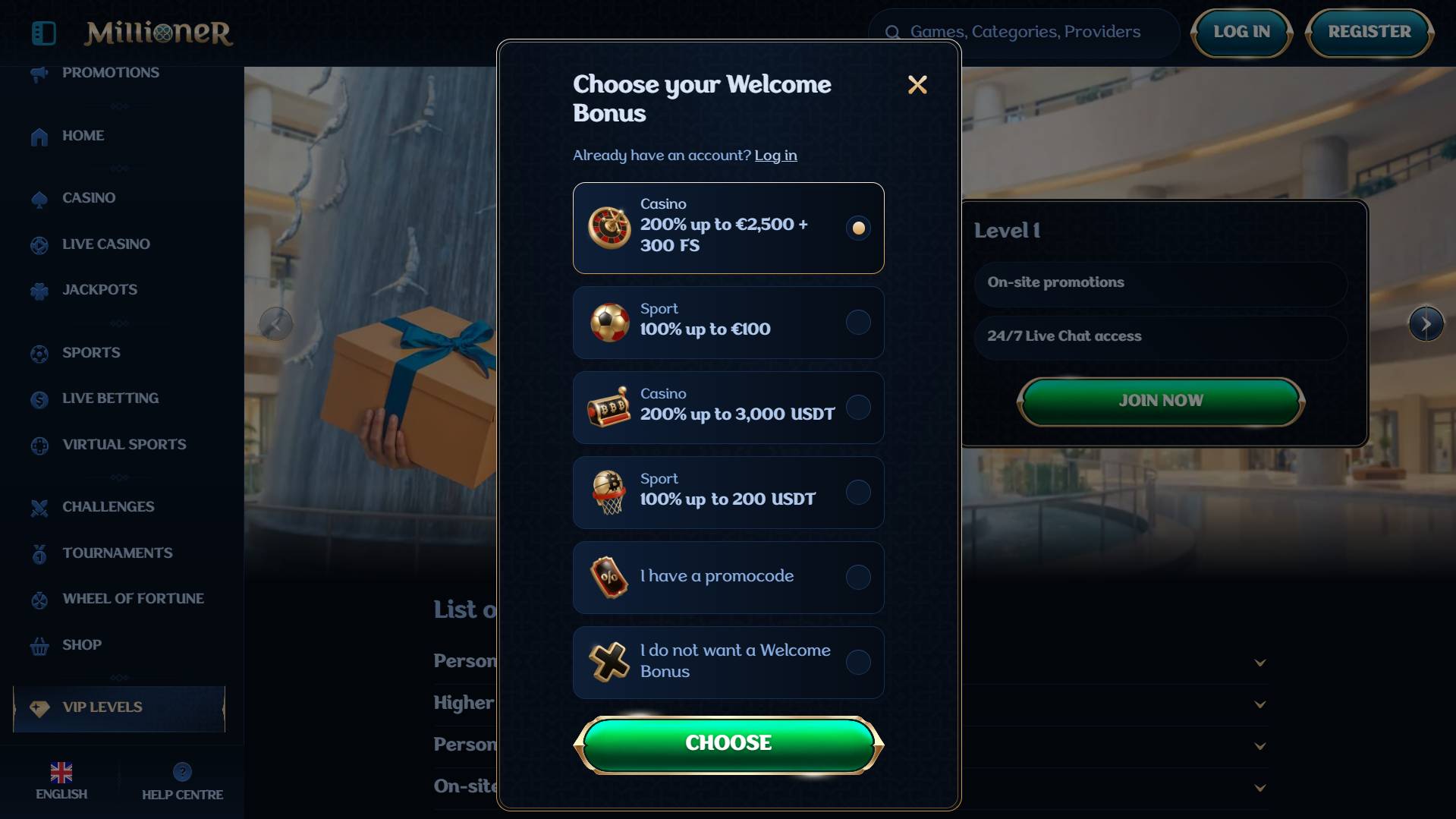
Task: Close the Welcome Bonus dialog
Action: pos(917,85)
